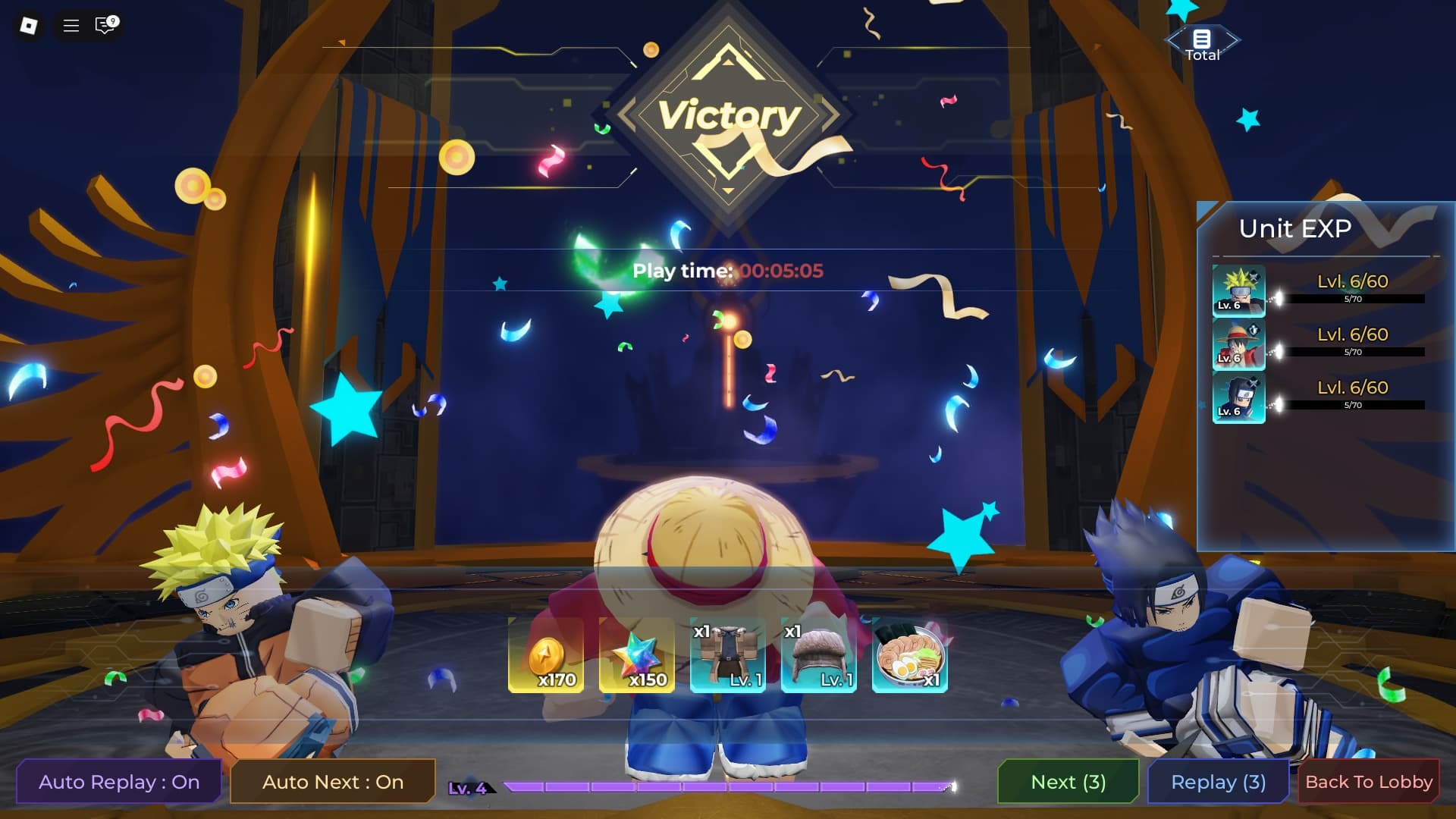Open the Roblox logo menu
This screenshot has height=819, width=1456.
tap(29, 26)
